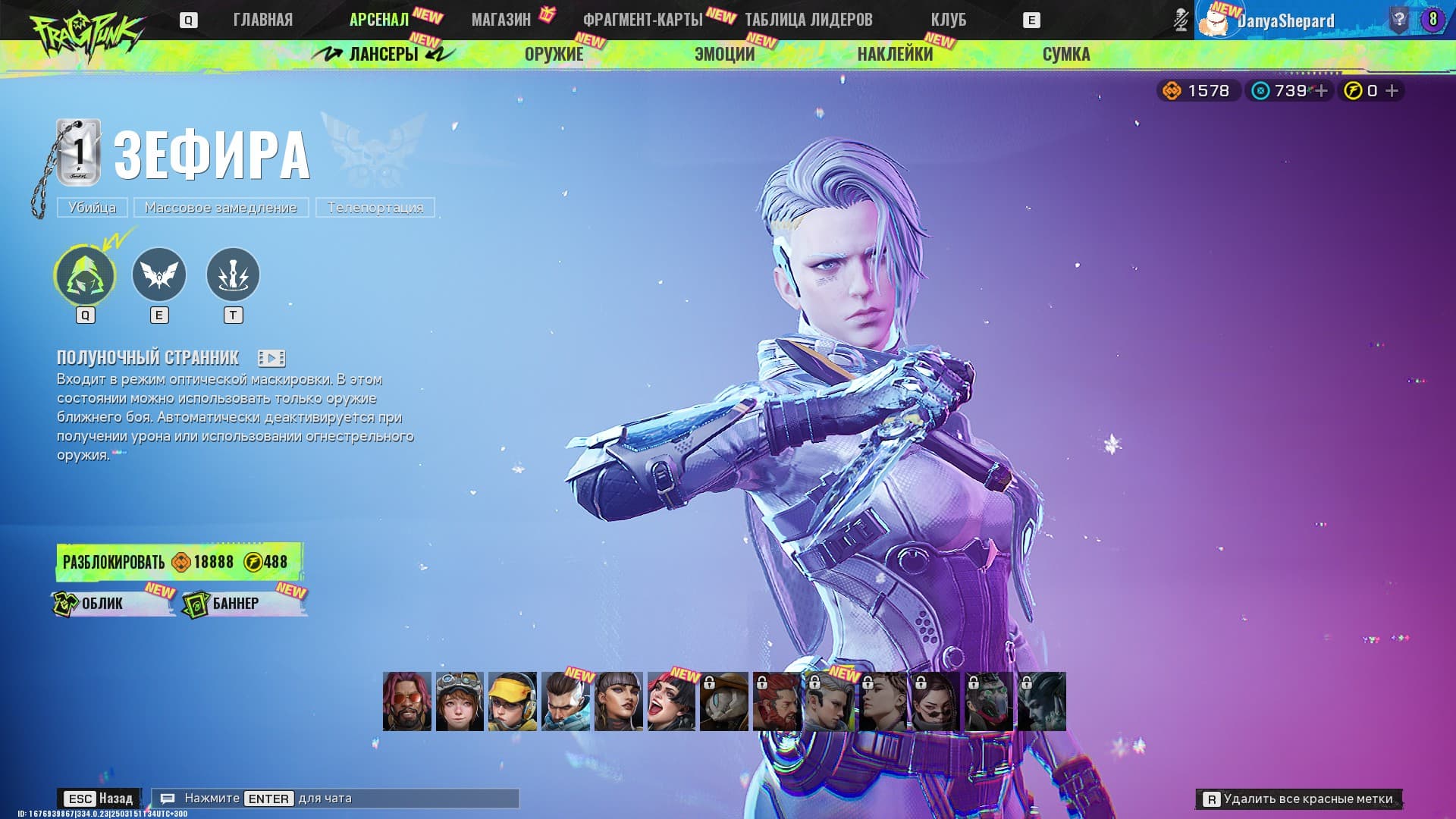1456x819 pixels.
Task: Switch to the КЛУБ tab
Action: tap(948, 20)
